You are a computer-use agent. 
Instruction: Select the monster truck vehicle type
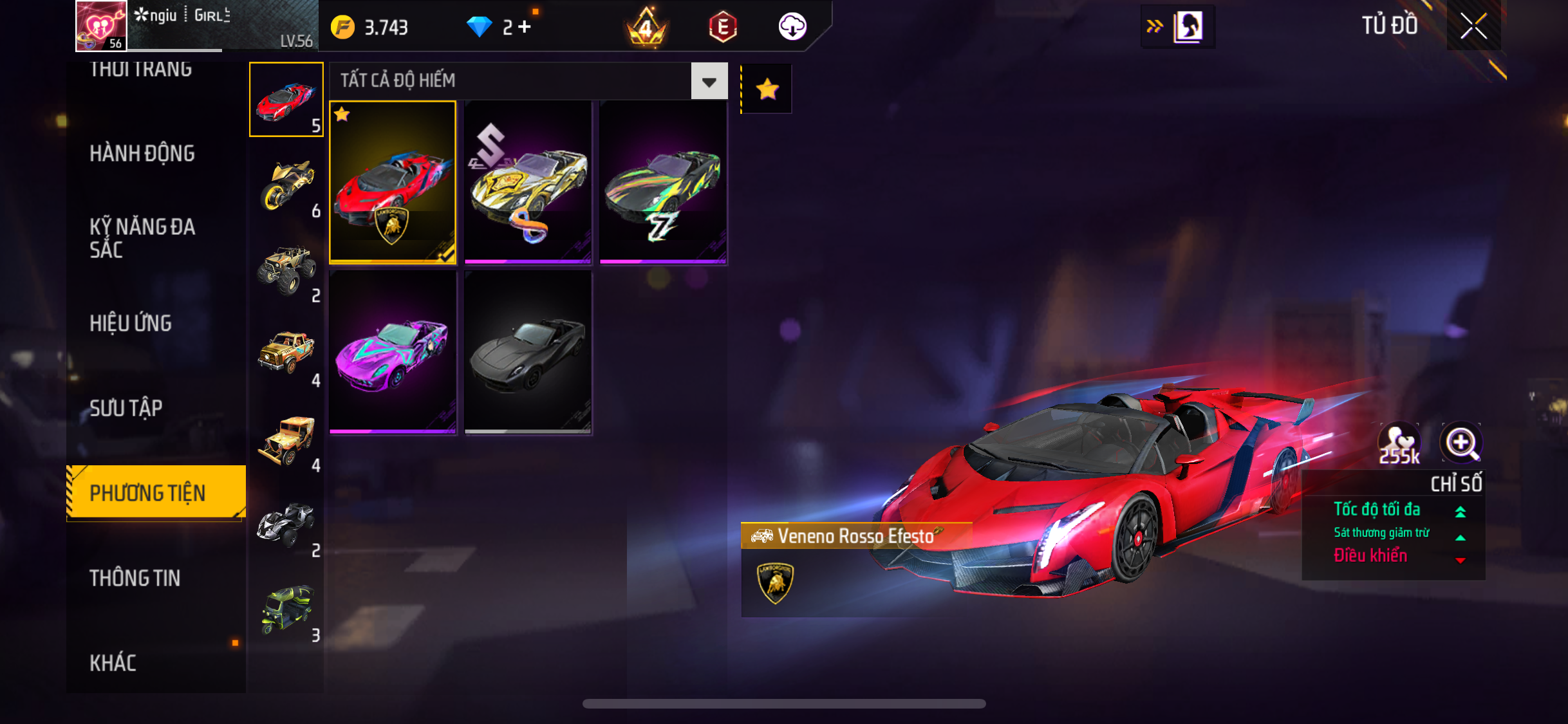click(x=286, y=270)
